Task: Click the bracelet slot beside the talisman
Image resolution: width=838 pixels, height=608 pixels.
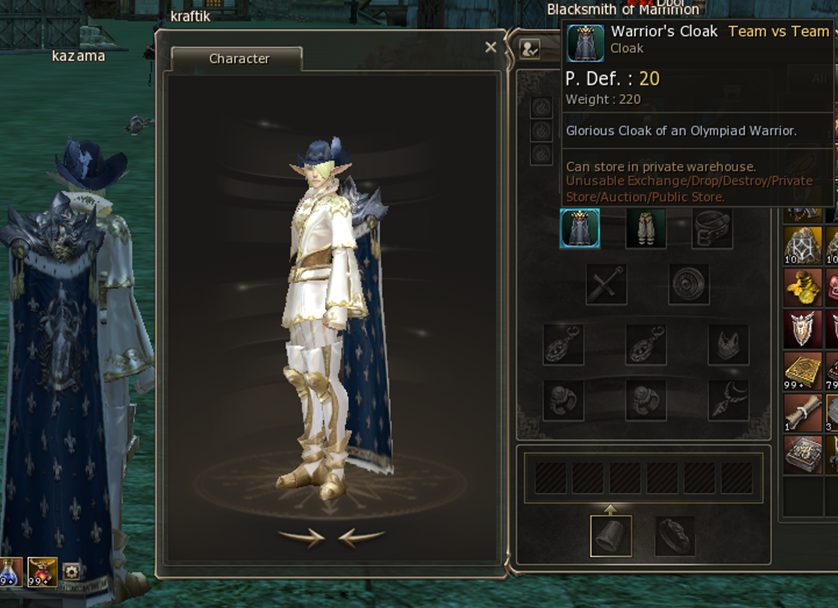Action: click(x=675, y=536)
